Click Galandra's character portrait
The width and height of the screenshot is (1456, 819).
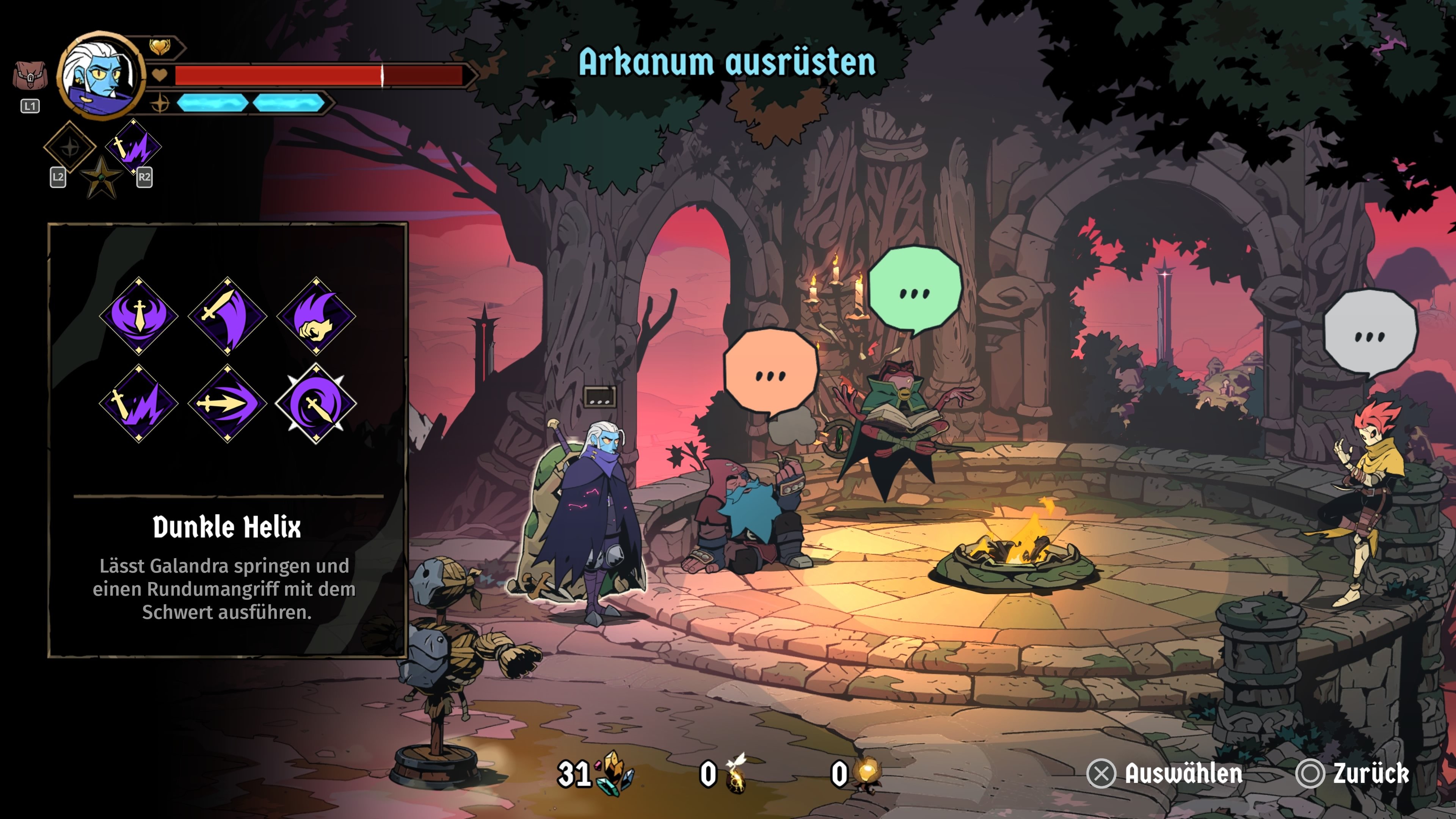[x=101, y=75]
